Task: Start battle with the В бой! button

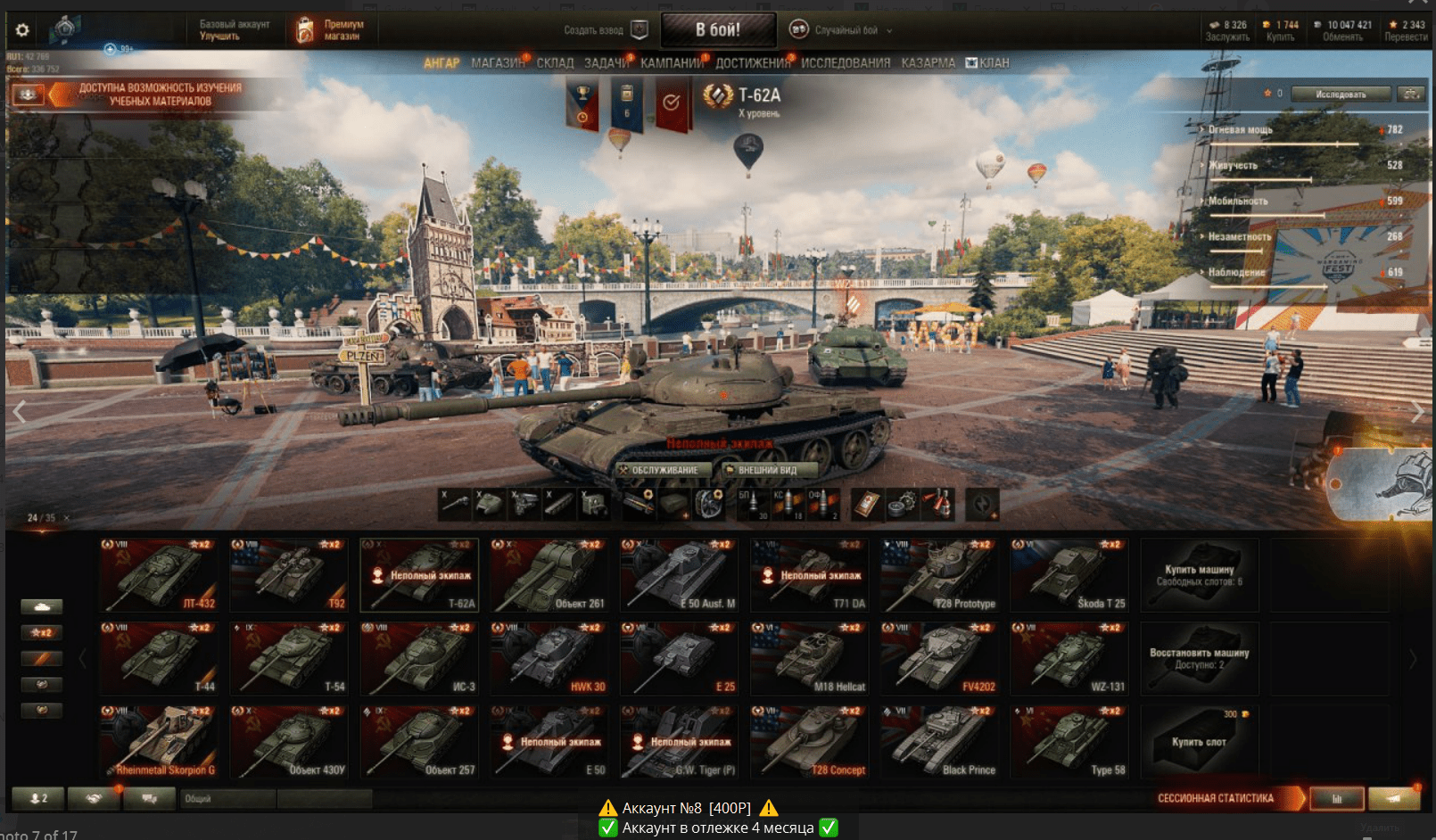Action: tap(718, 30)
